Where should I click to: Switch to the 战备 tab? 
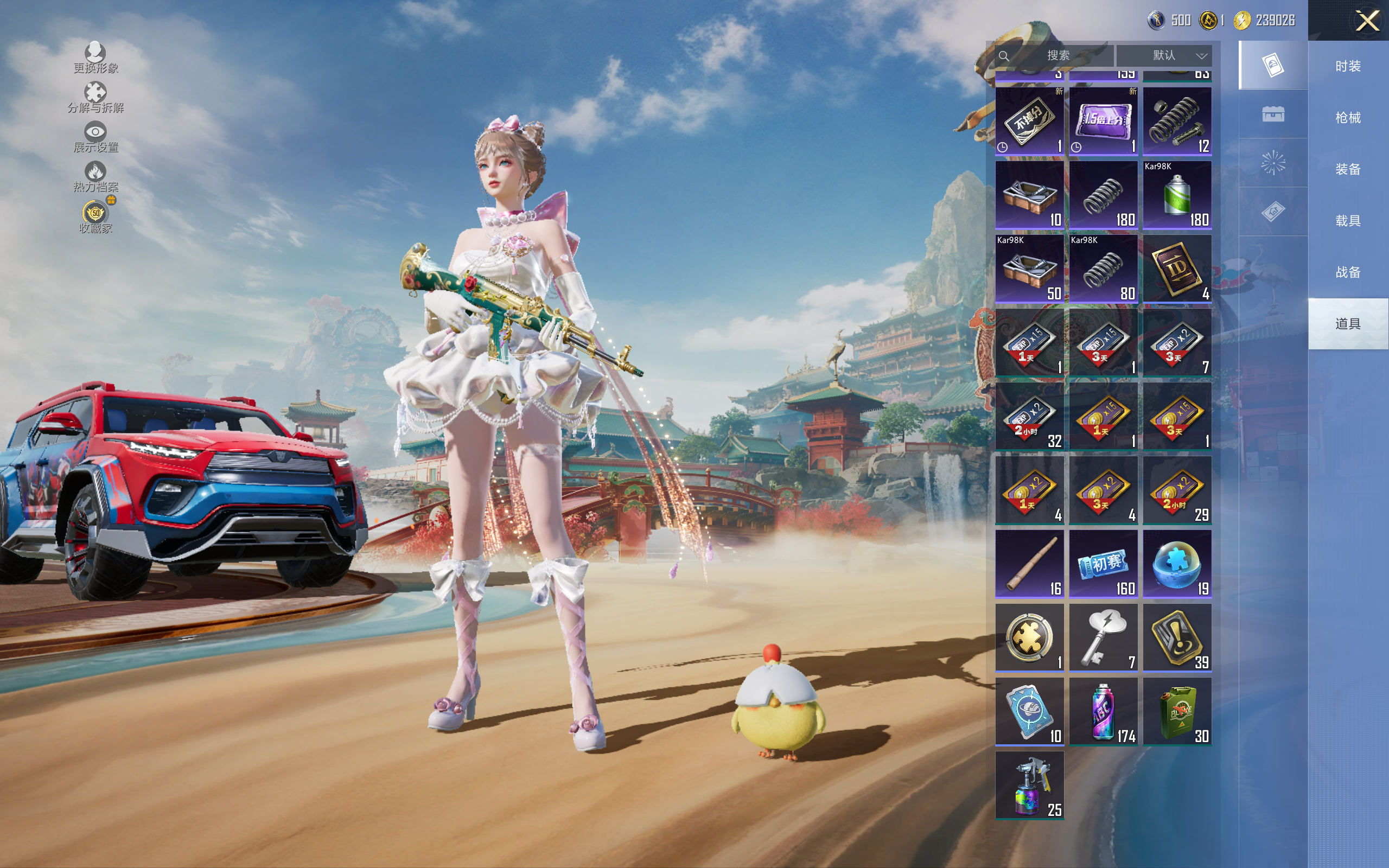tap(1348, 272)
